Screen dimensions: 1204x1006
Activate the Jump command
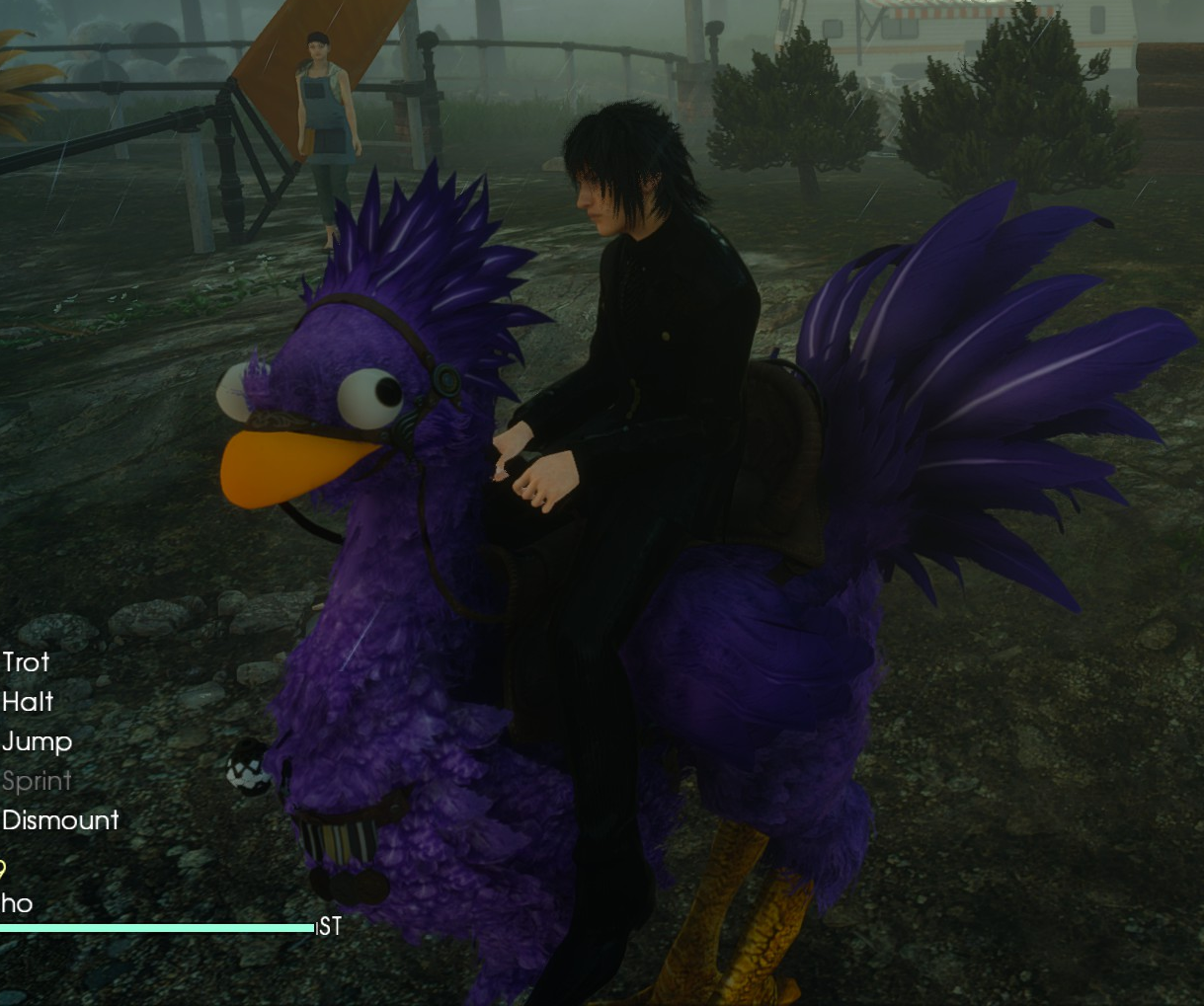pyautogui.click(x=37, y=741)
